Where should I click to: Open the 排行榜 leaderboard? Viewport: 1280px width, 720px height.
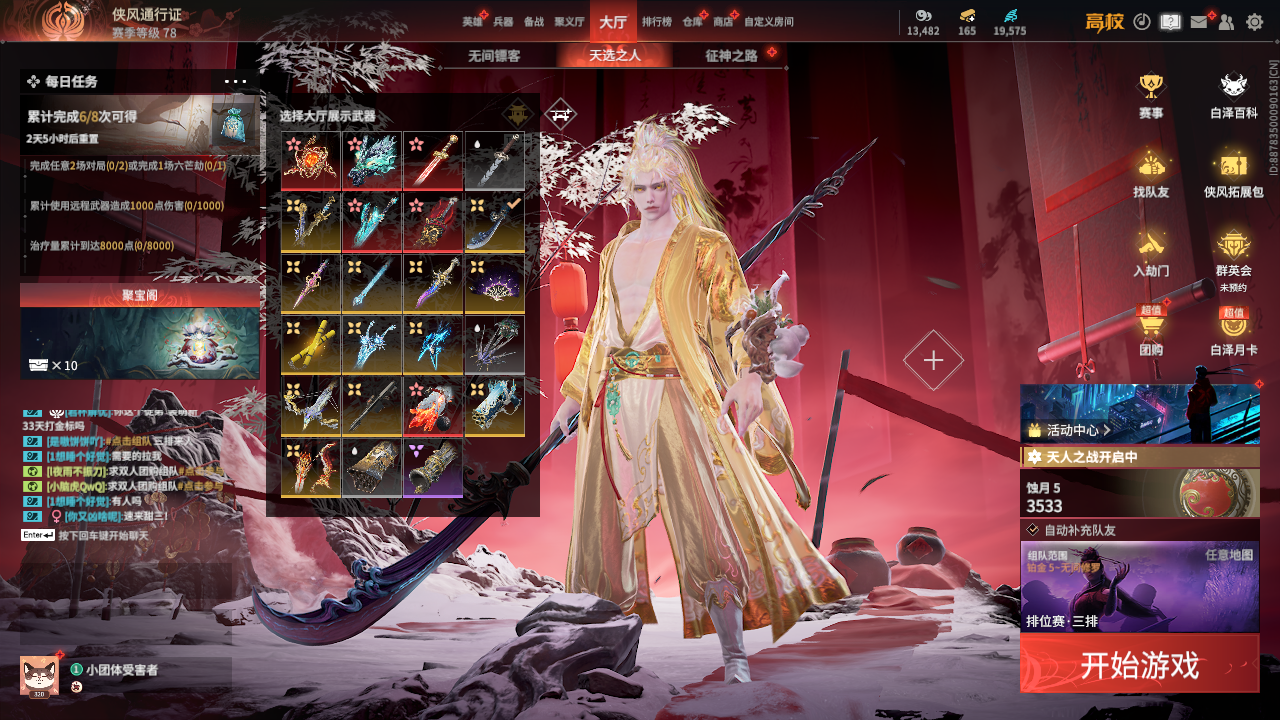656,22
